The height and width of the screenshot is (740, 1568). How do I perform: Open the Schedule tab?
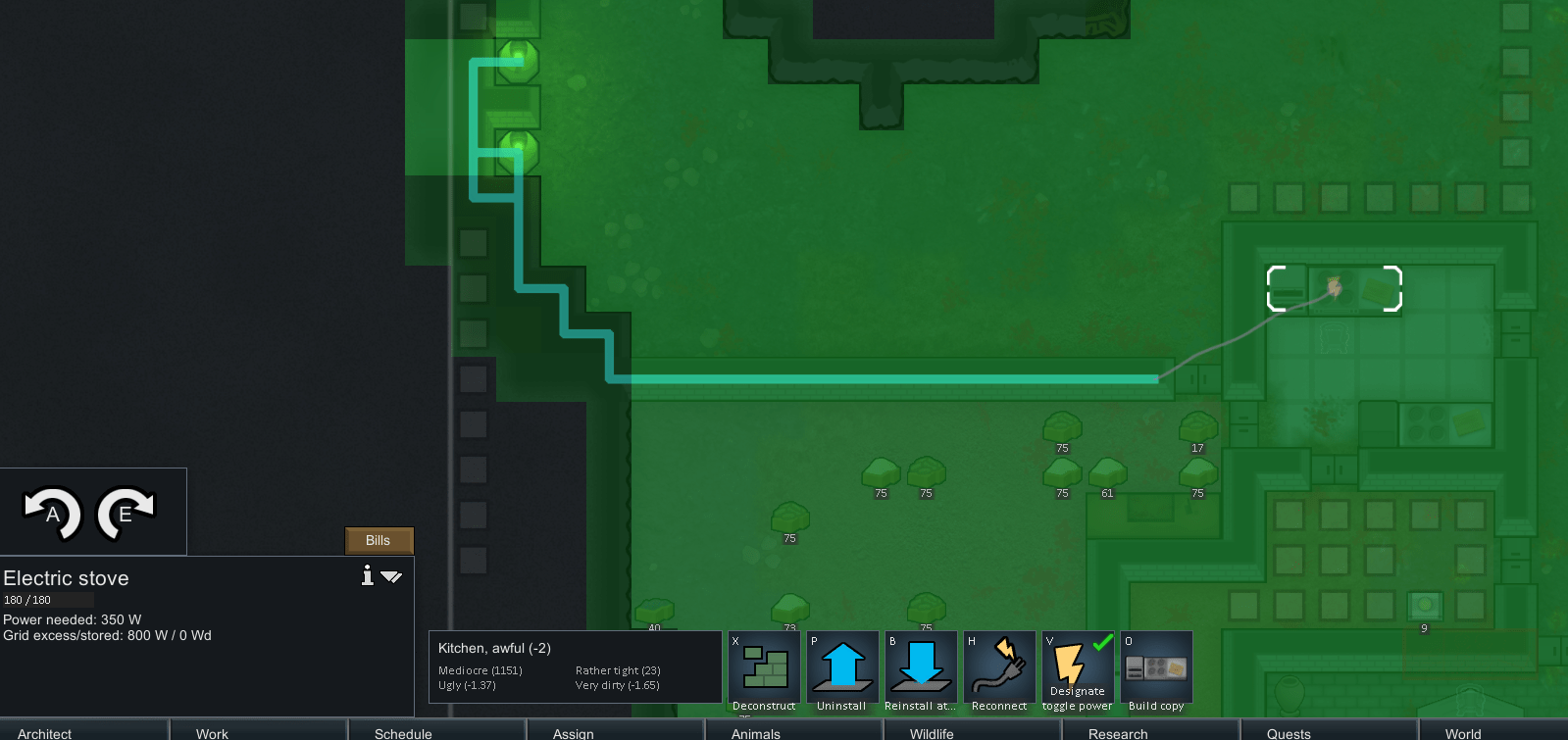click(403, 733)
